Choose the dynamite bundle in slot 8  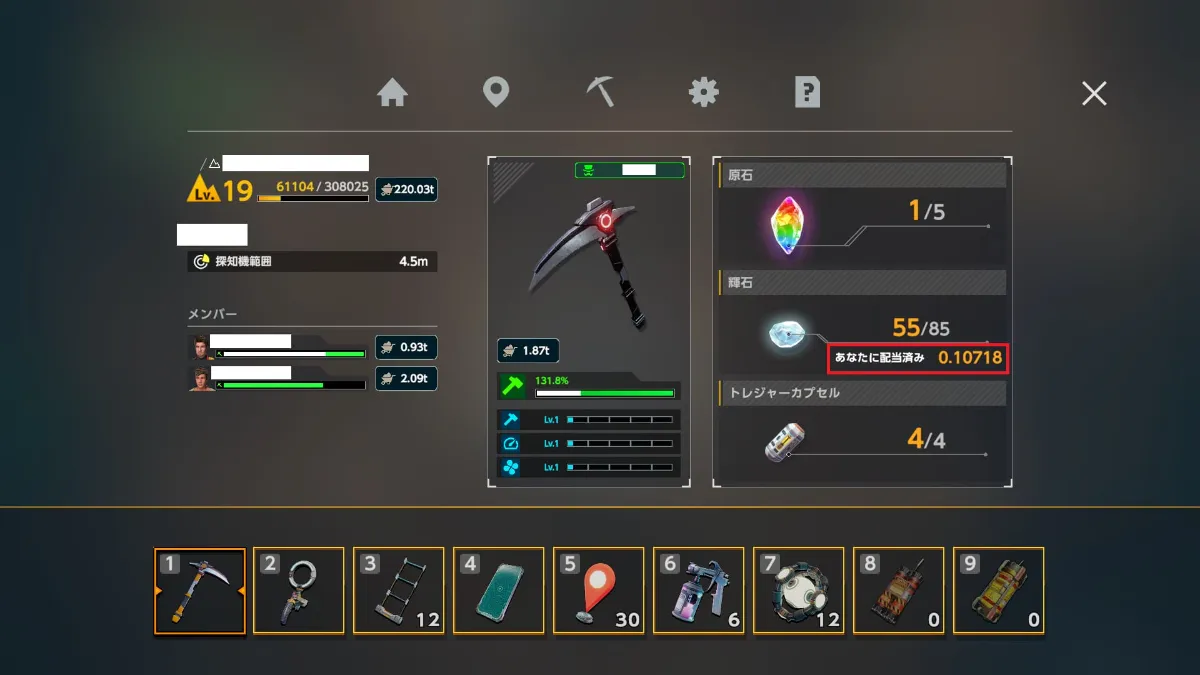(899, 591)
